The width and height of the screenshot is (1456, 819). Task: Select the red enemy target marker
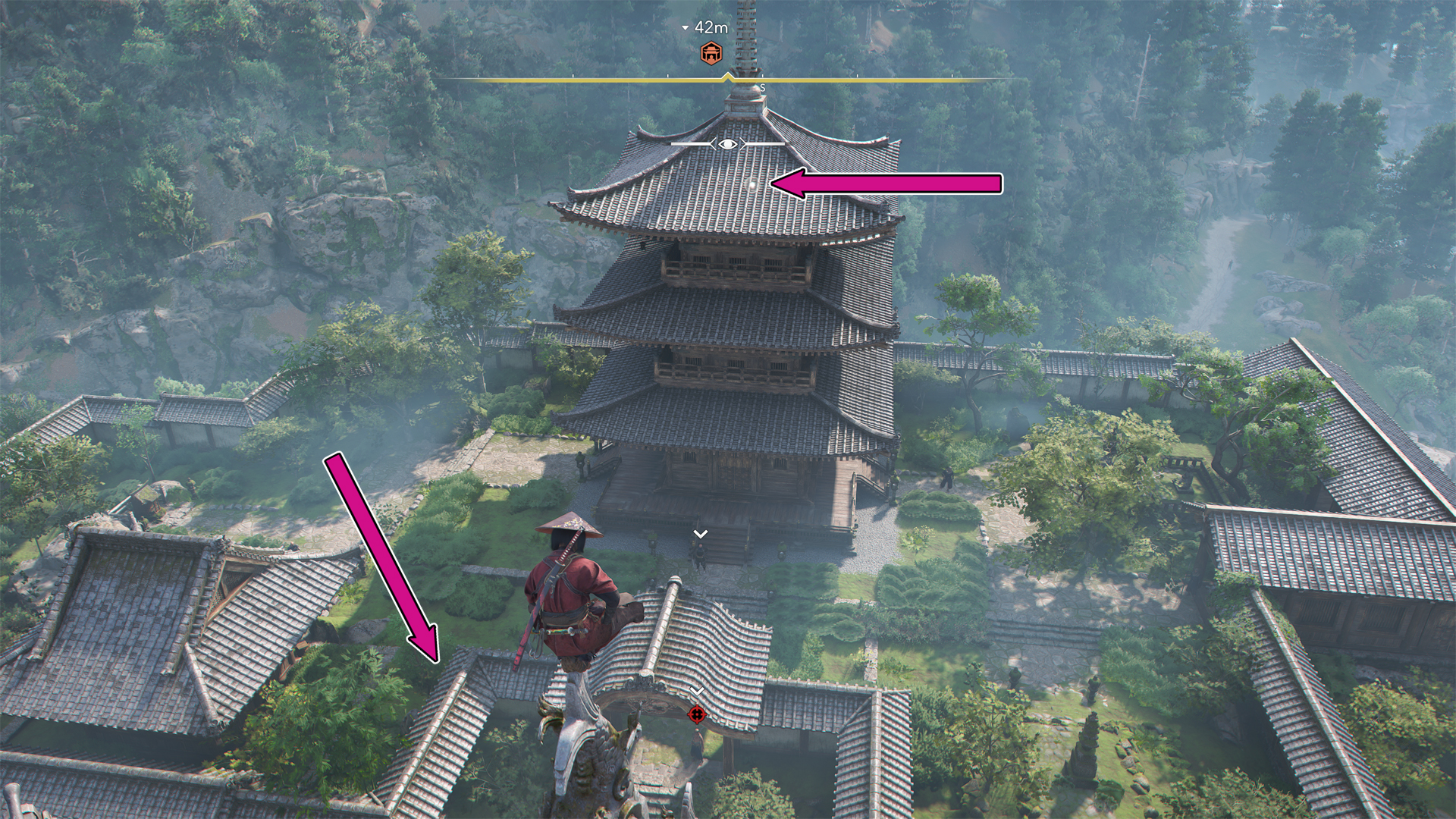(697, 714)
